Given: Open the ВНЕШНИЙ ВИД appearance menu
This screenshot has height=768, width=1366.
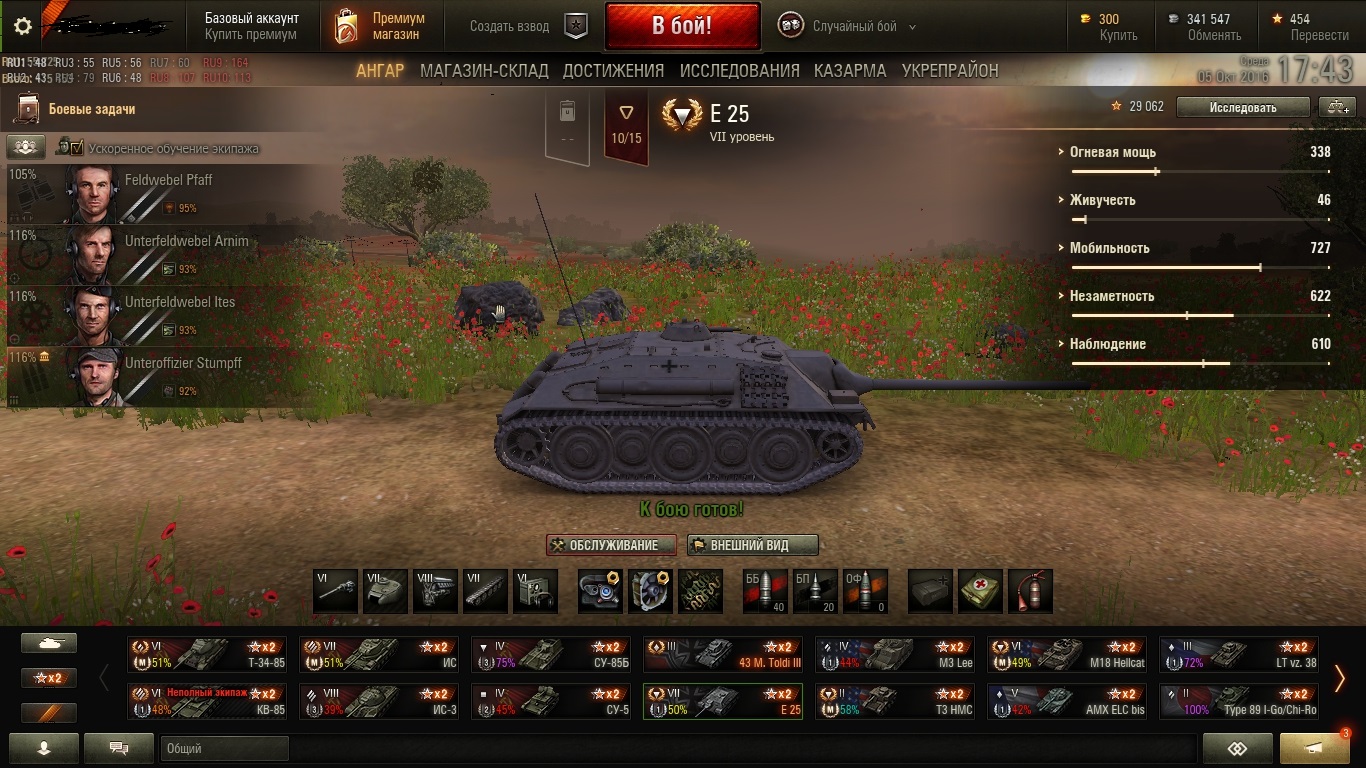Looking at the screenshot, I should point(752,545).
